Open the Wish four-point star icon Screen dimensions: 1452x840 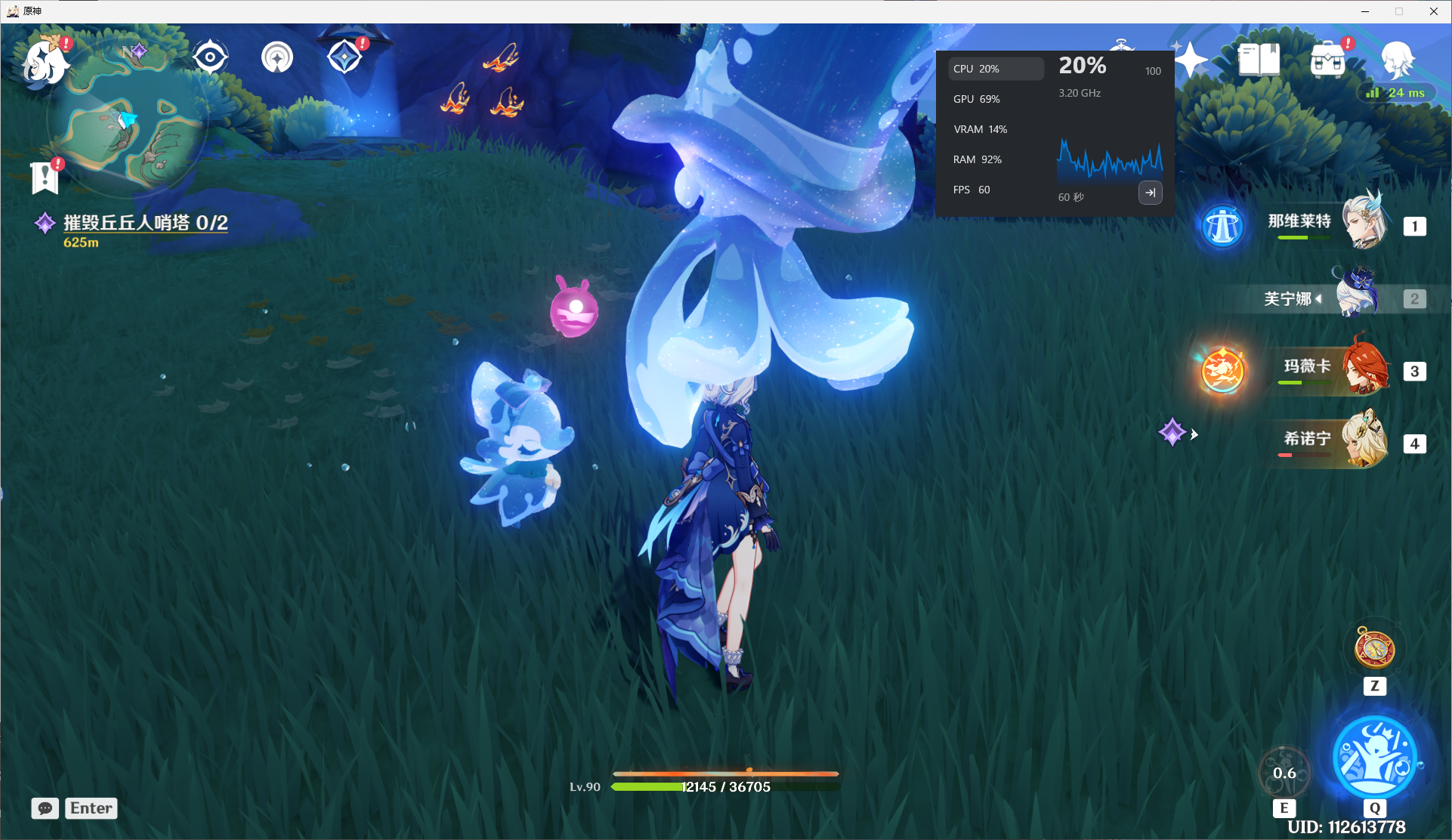pyautogui.click(x=1191, y=60)
